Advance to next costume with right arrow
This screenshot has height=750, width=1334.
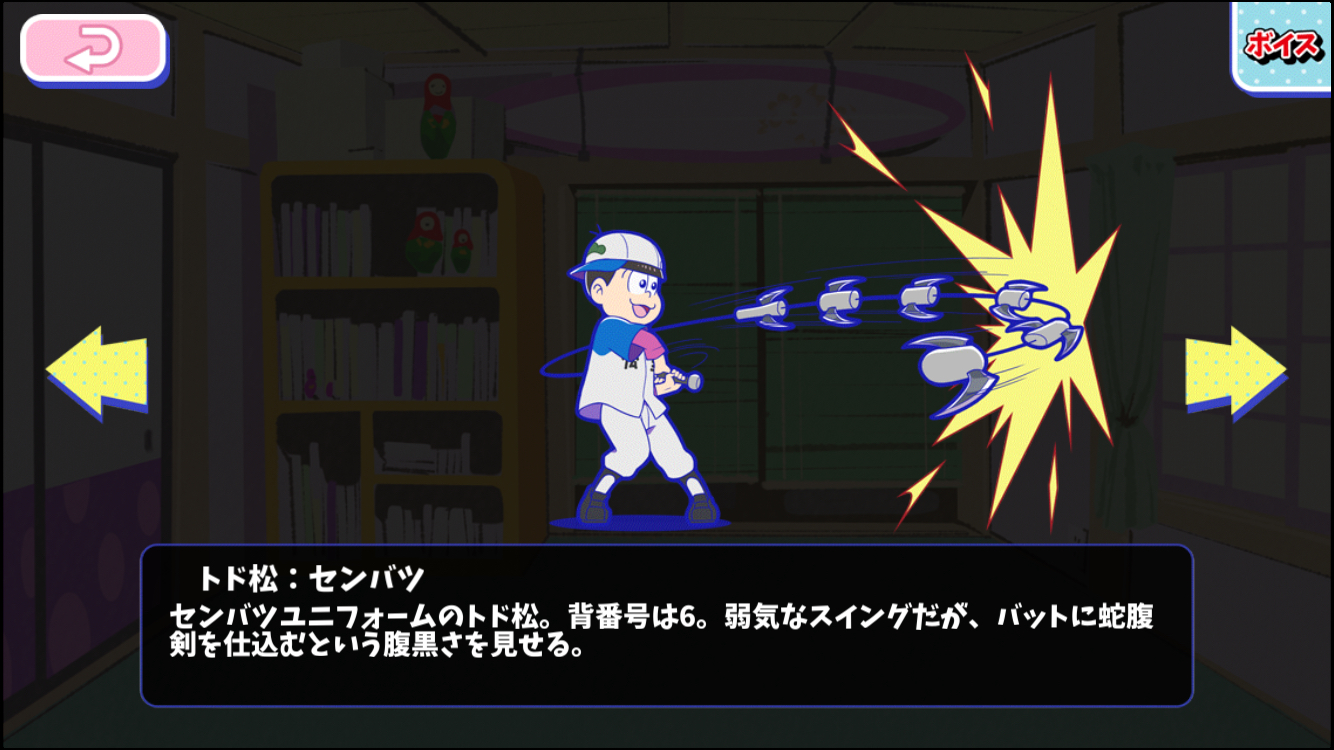click(1237, 370)
